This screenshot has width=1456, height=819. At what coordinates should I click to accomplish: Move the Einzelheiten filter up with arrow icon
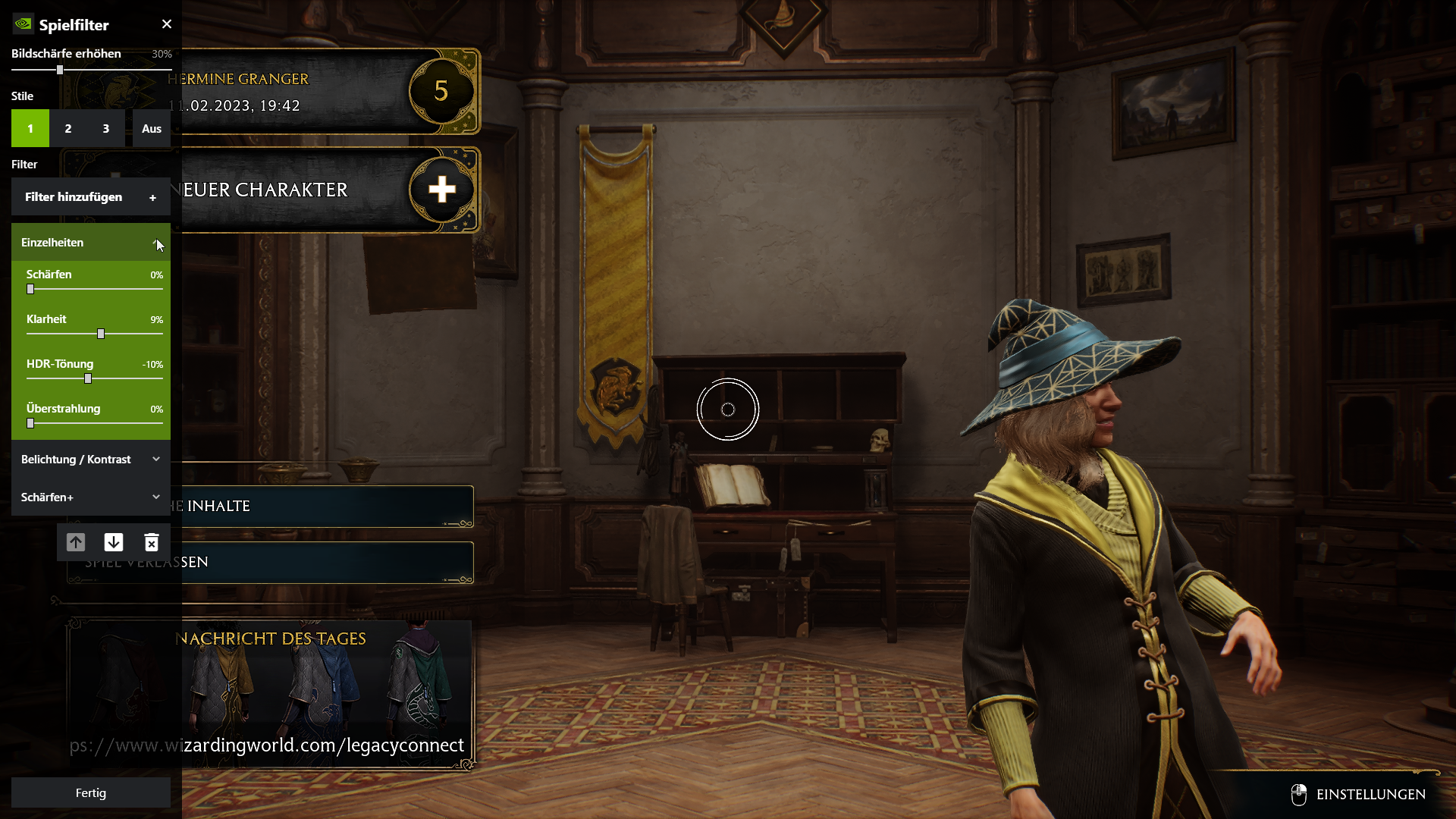coord(76,541)
